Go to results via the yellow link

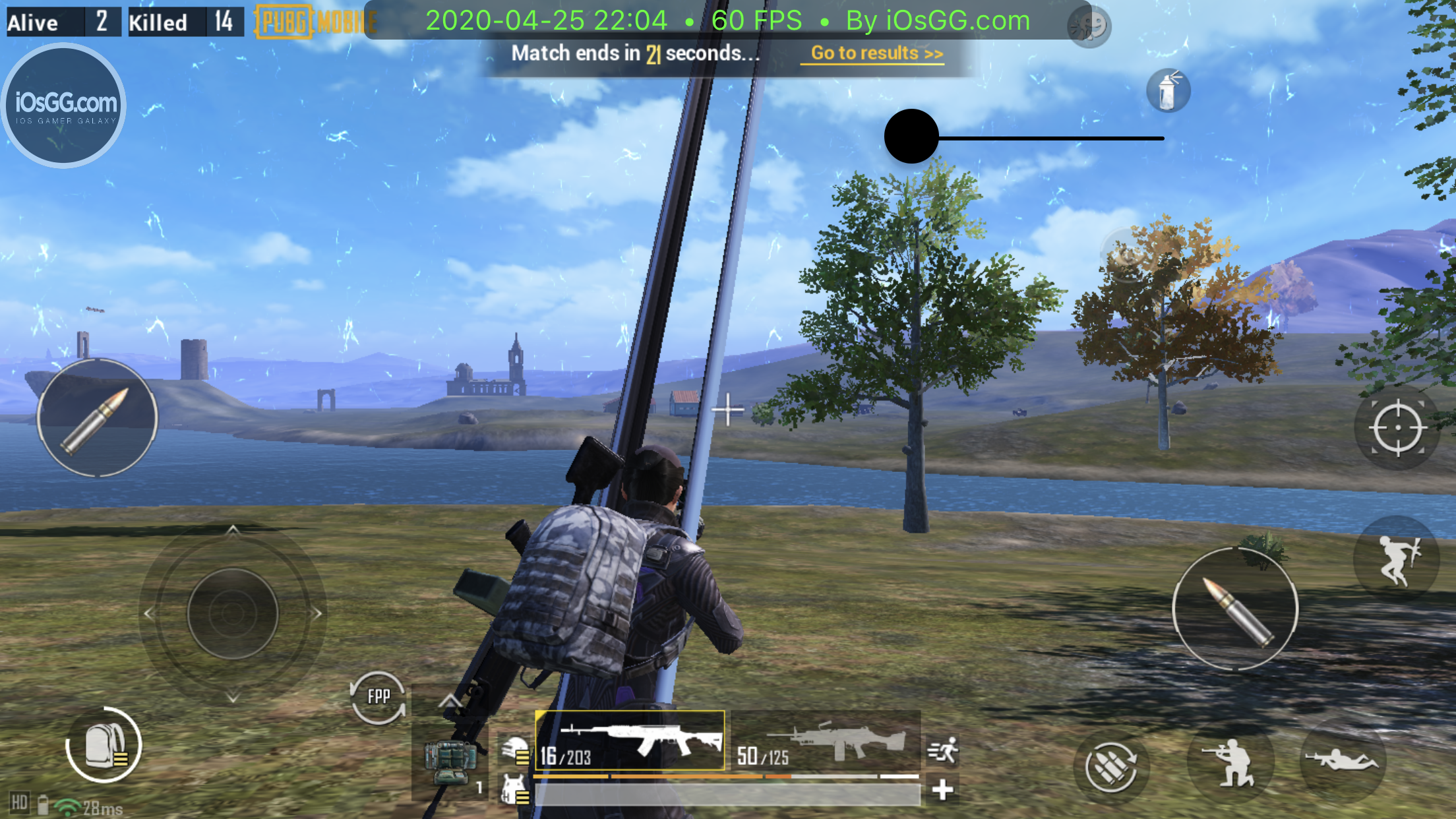pyautogui.click(x=876, y=53)
